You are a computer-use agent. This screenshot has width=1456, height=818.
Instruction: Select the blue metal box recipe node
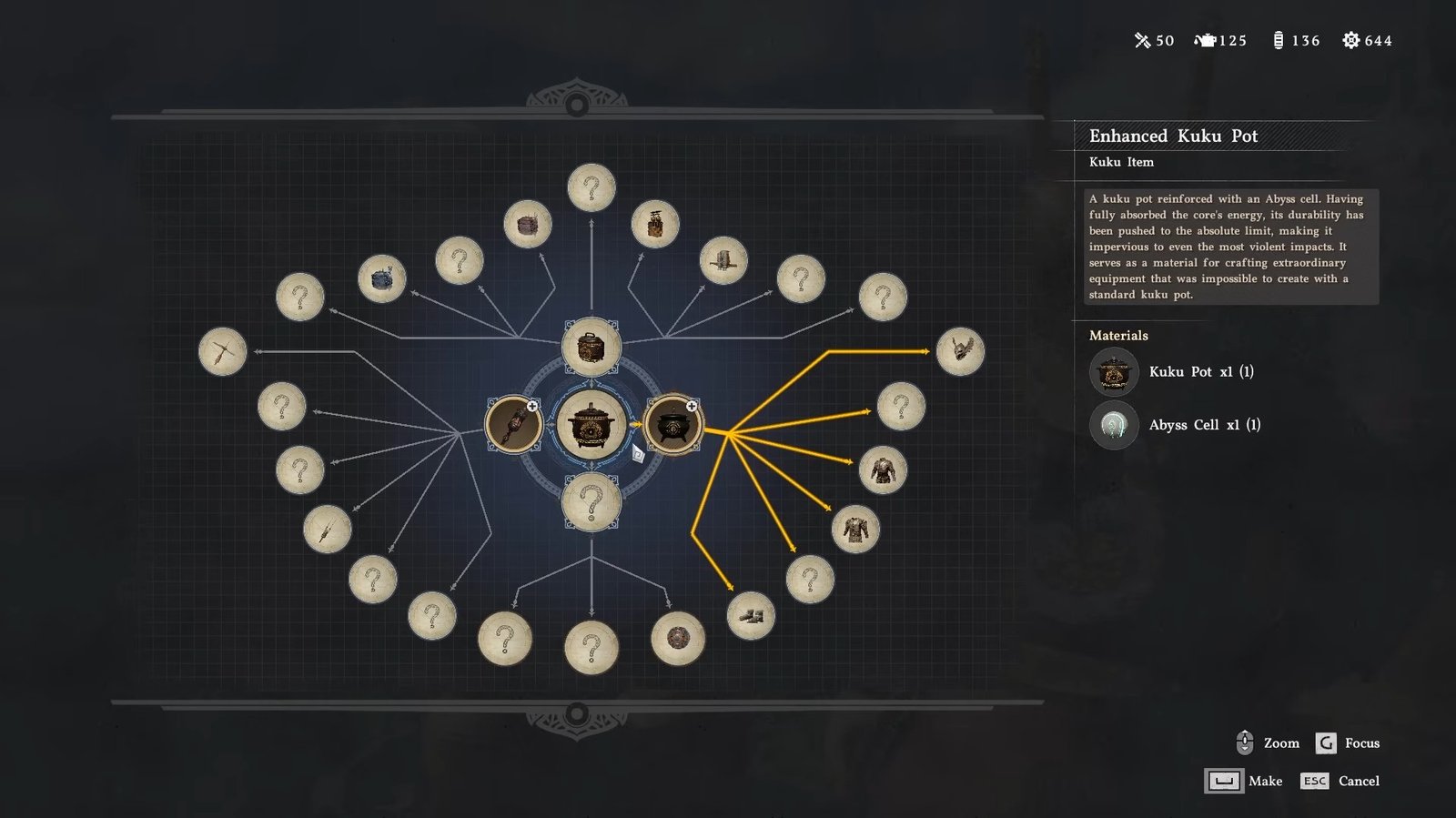click(382, 278)
